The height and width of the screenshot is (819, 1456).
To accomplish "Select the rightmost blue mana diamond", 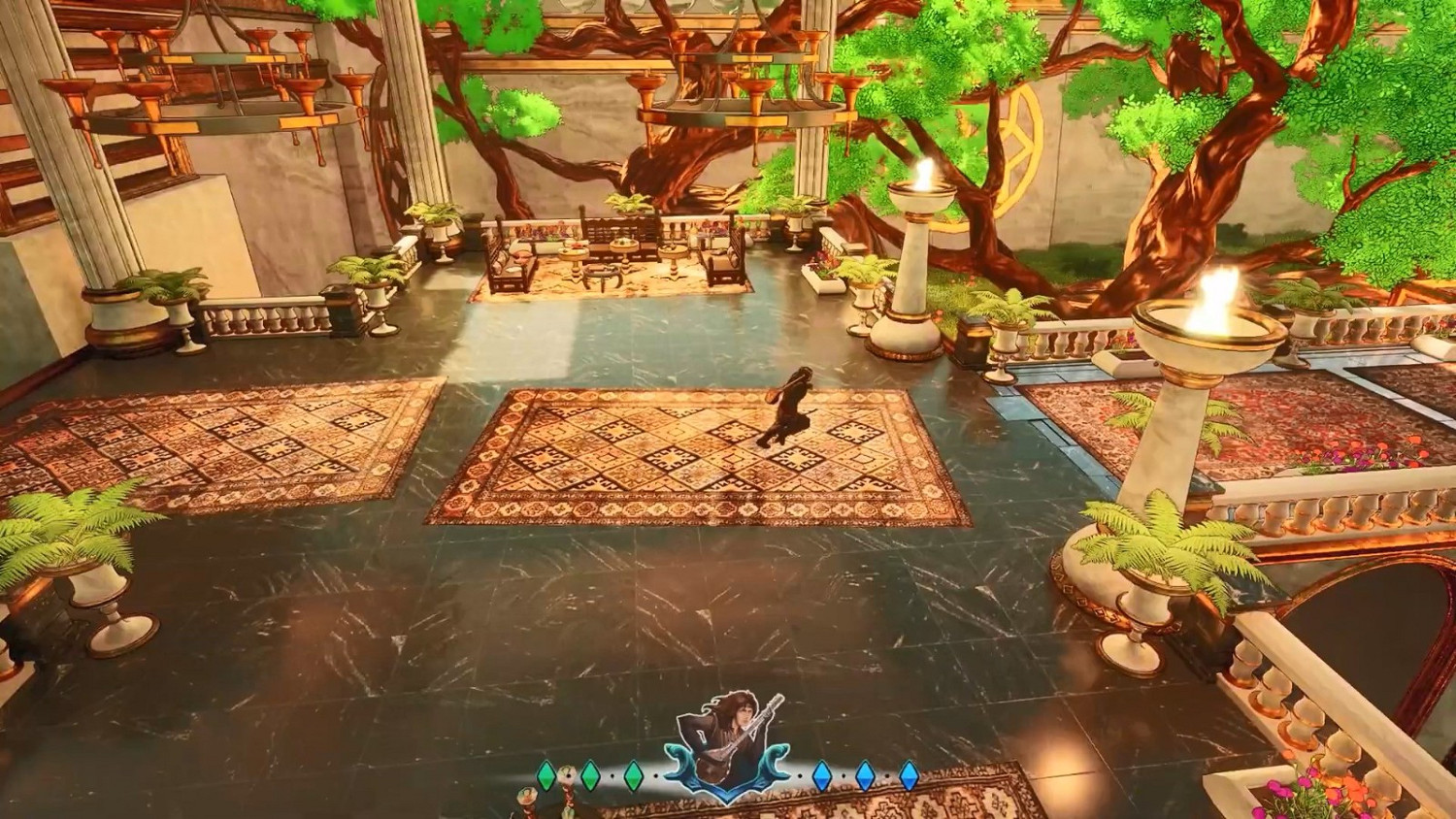I will pos(910,774).
